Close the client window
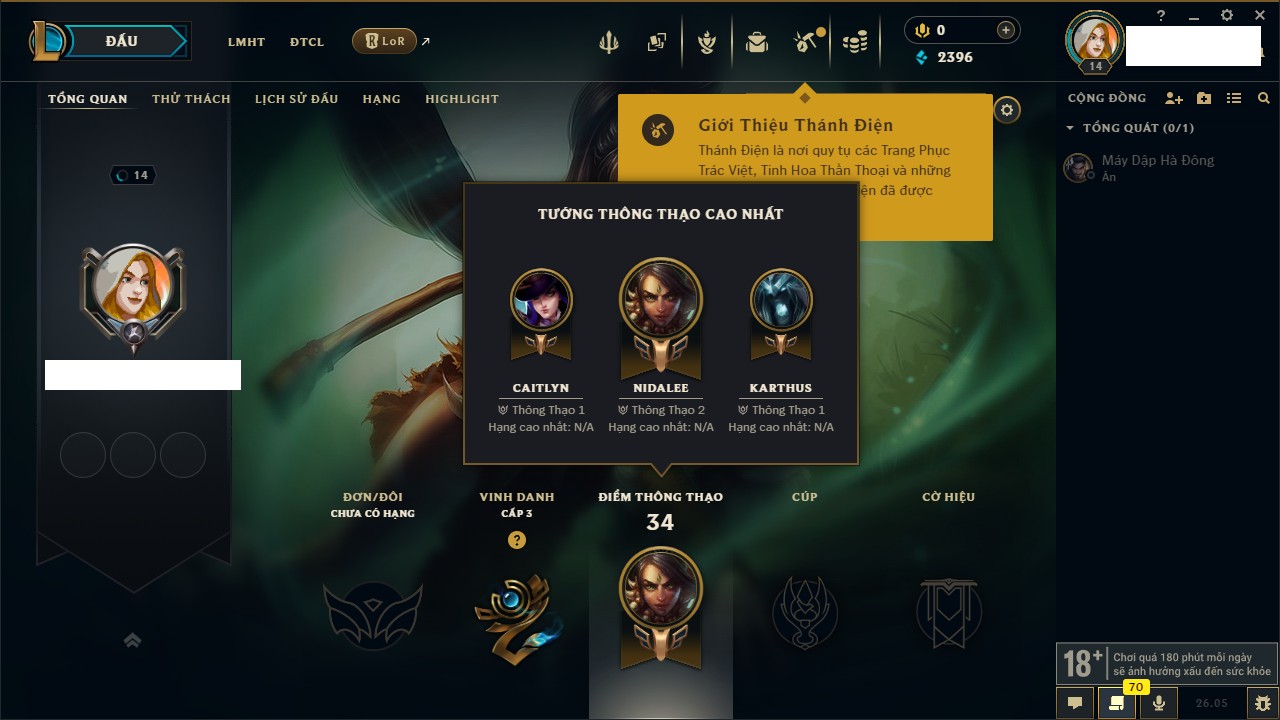The image size is (1280, 720). point(1260,15)
